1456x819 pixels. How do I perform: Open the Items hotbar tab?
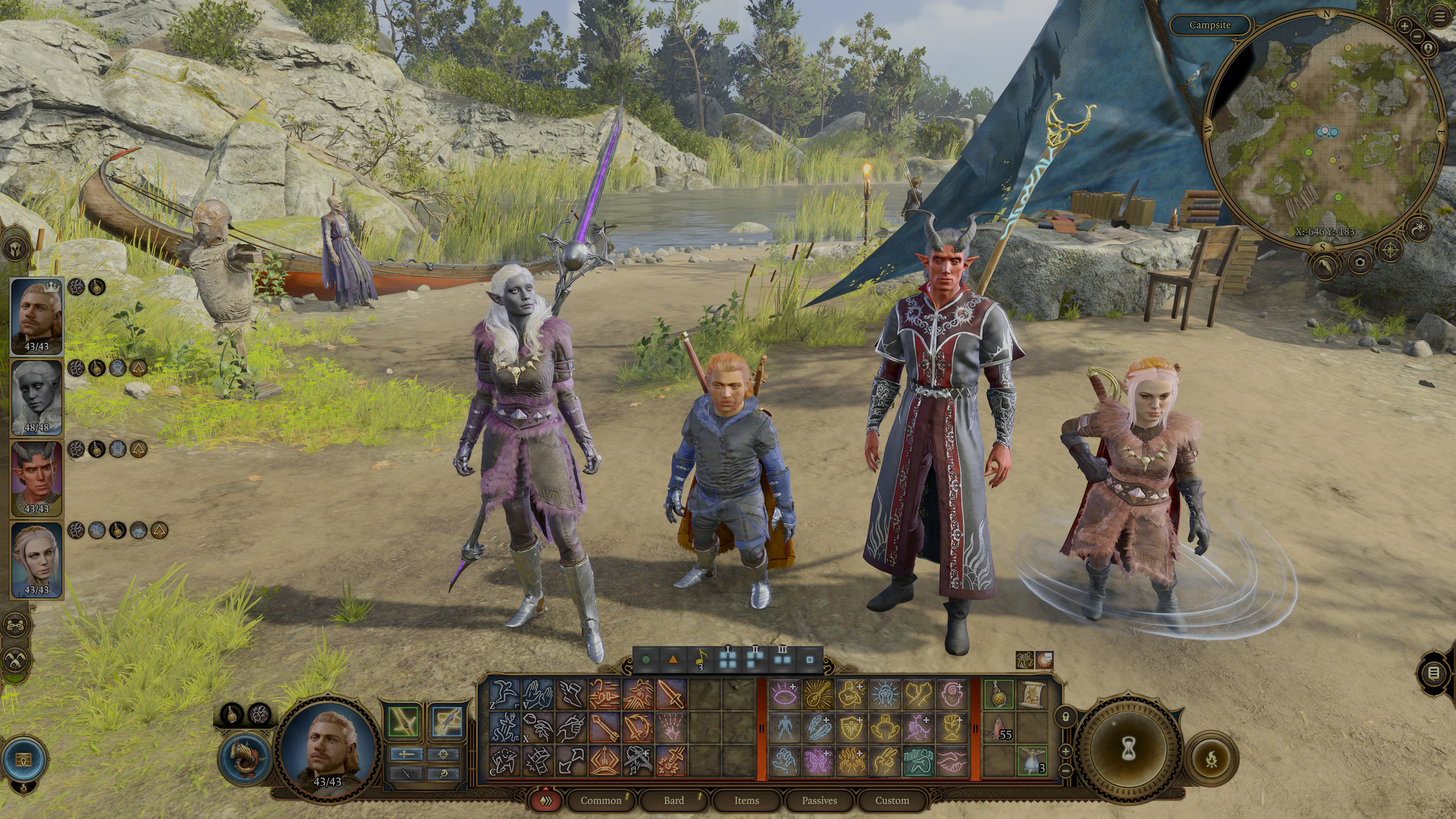click(x=746, y=800)
